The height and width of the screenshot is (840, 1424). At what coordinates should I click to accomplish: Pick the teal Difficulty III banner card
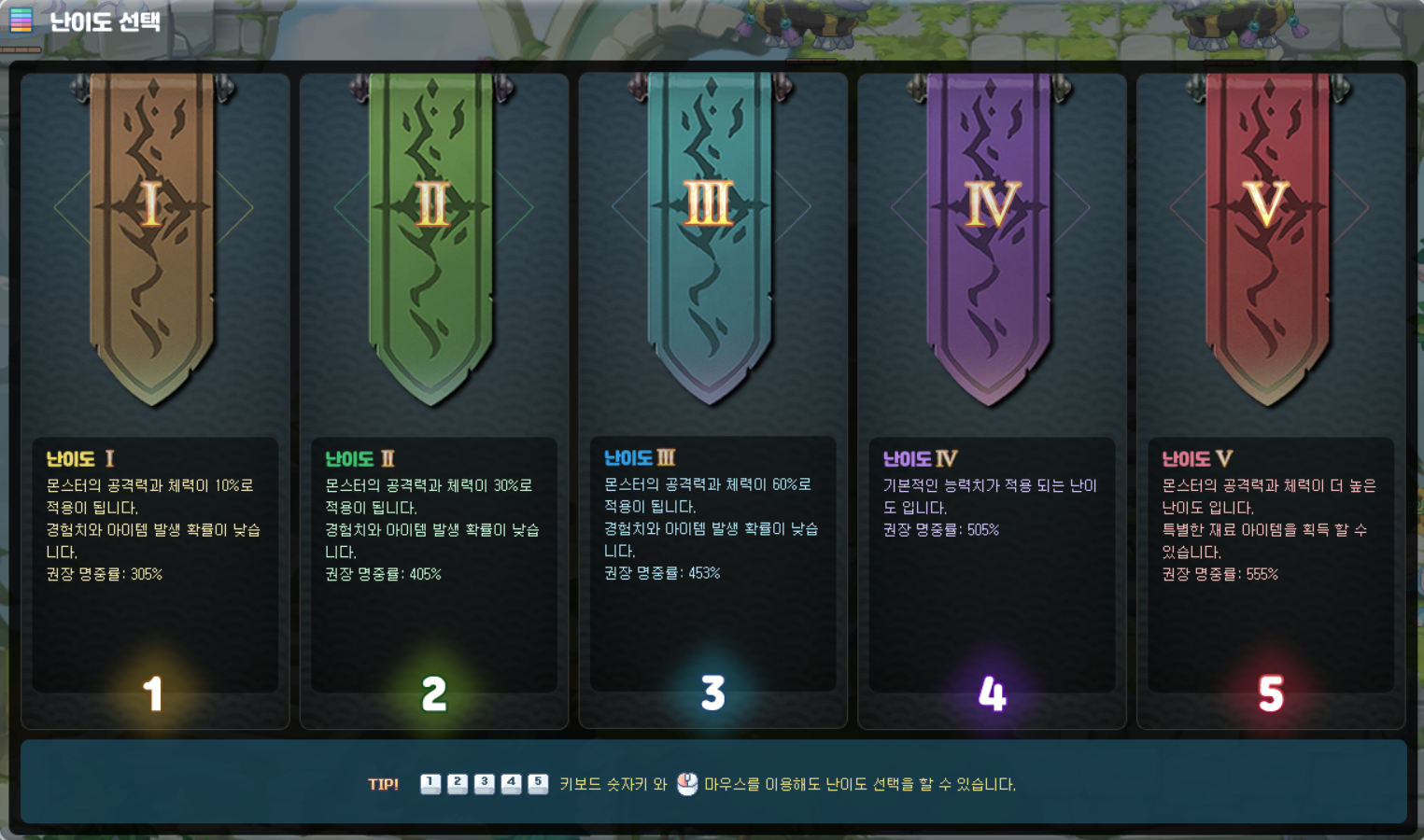tap(712, 243)
